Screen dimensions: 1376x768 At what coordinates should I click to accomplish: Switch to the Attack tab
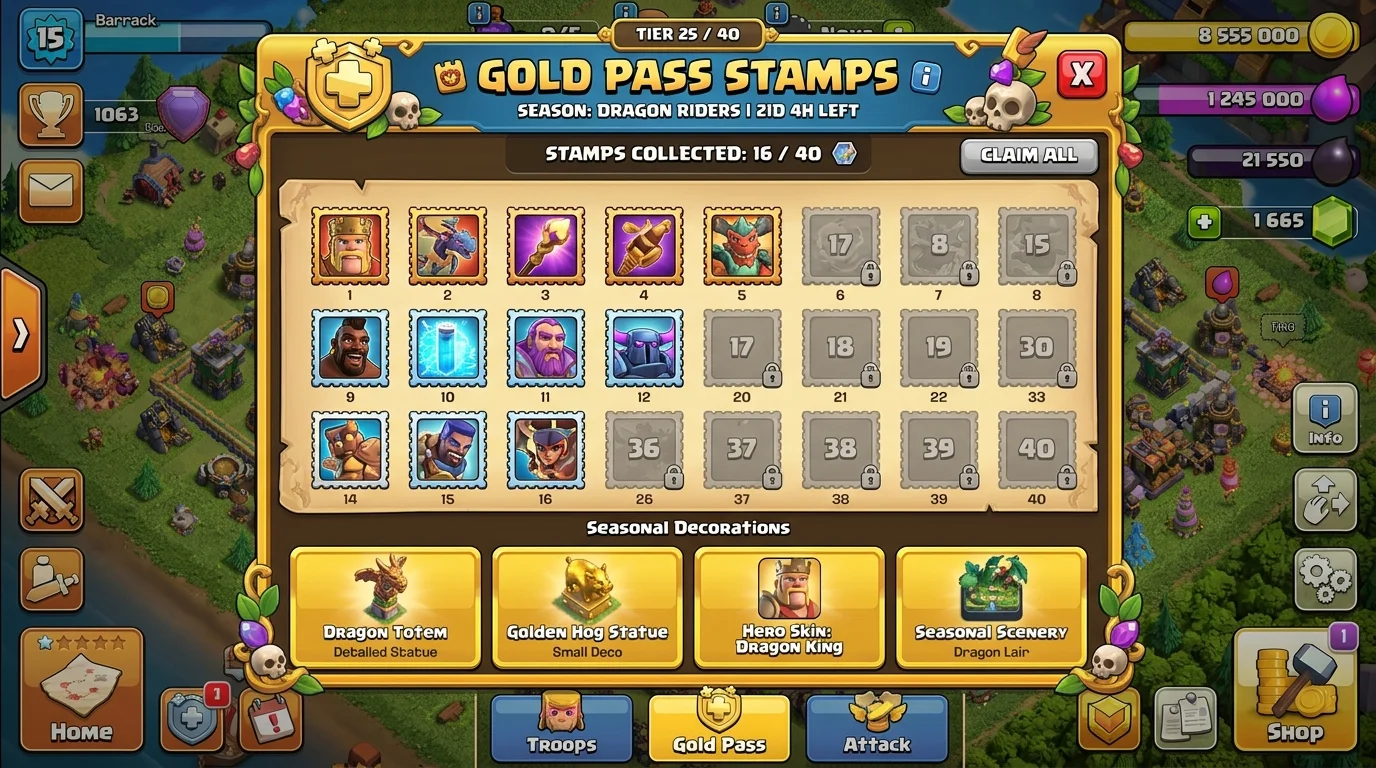pos(877,728)
